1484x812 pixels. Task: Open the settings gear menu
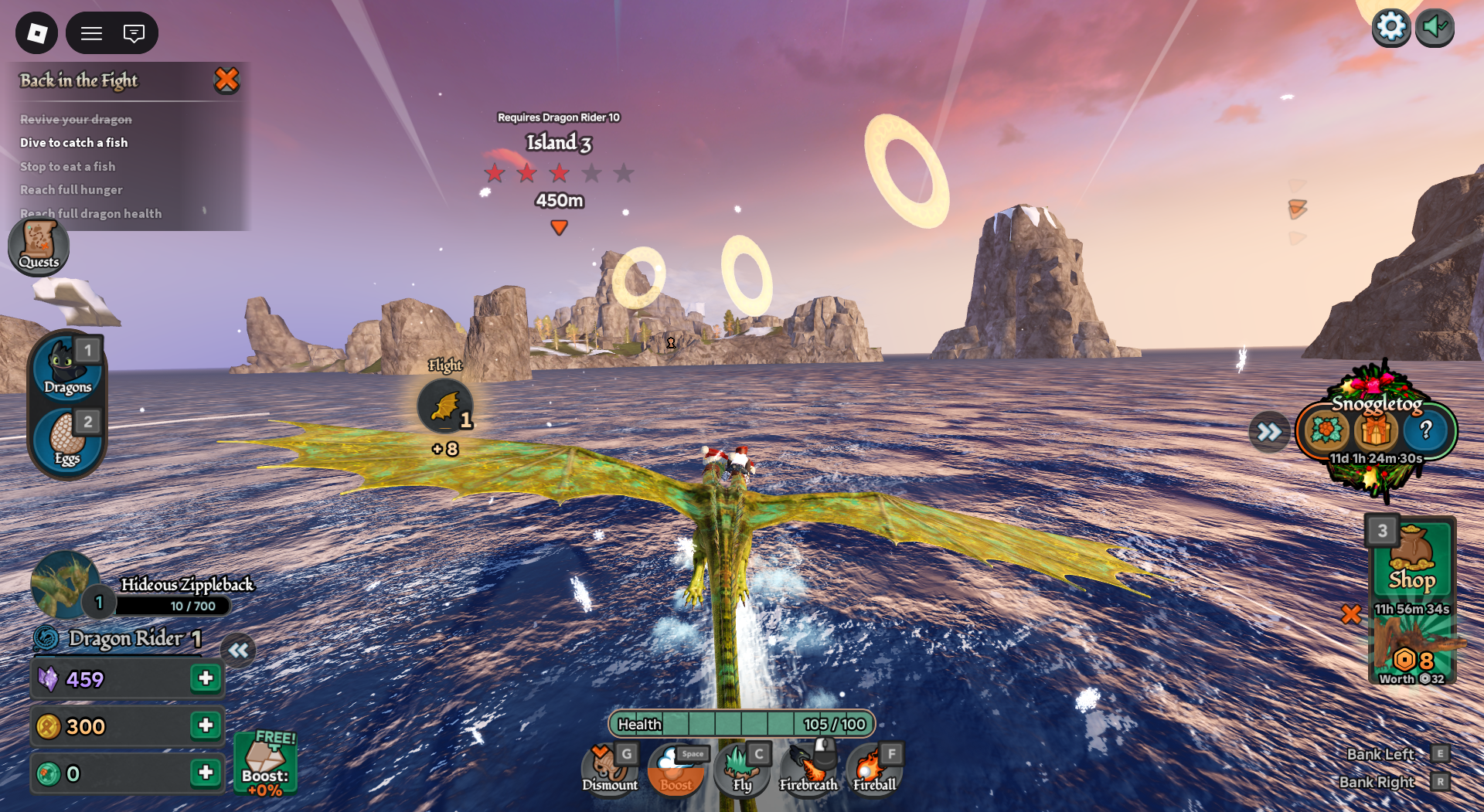click(1390, 25)
